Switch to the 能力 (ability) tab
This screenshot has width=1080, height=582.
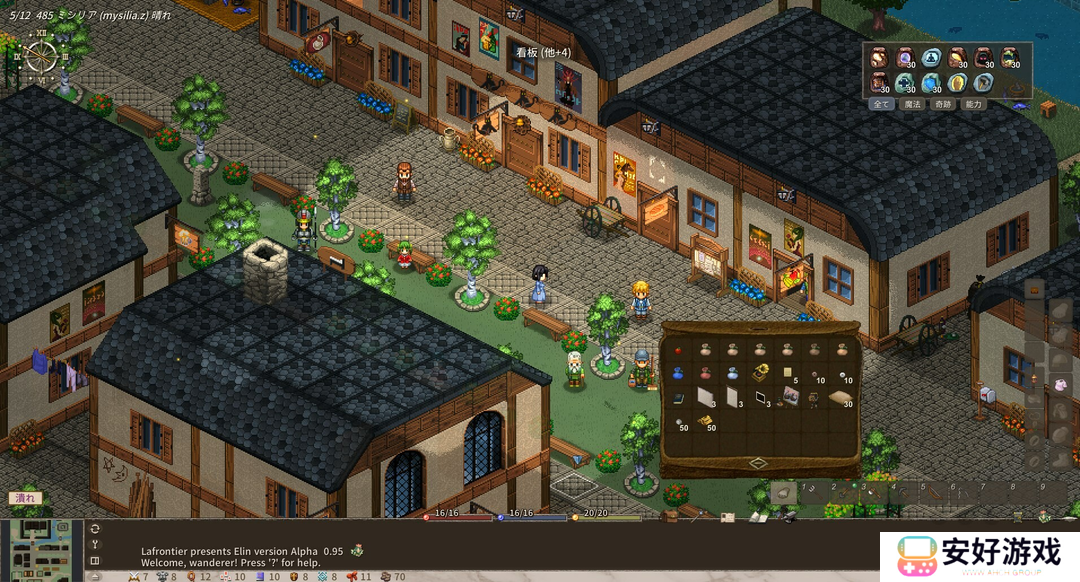coord(974,104)
